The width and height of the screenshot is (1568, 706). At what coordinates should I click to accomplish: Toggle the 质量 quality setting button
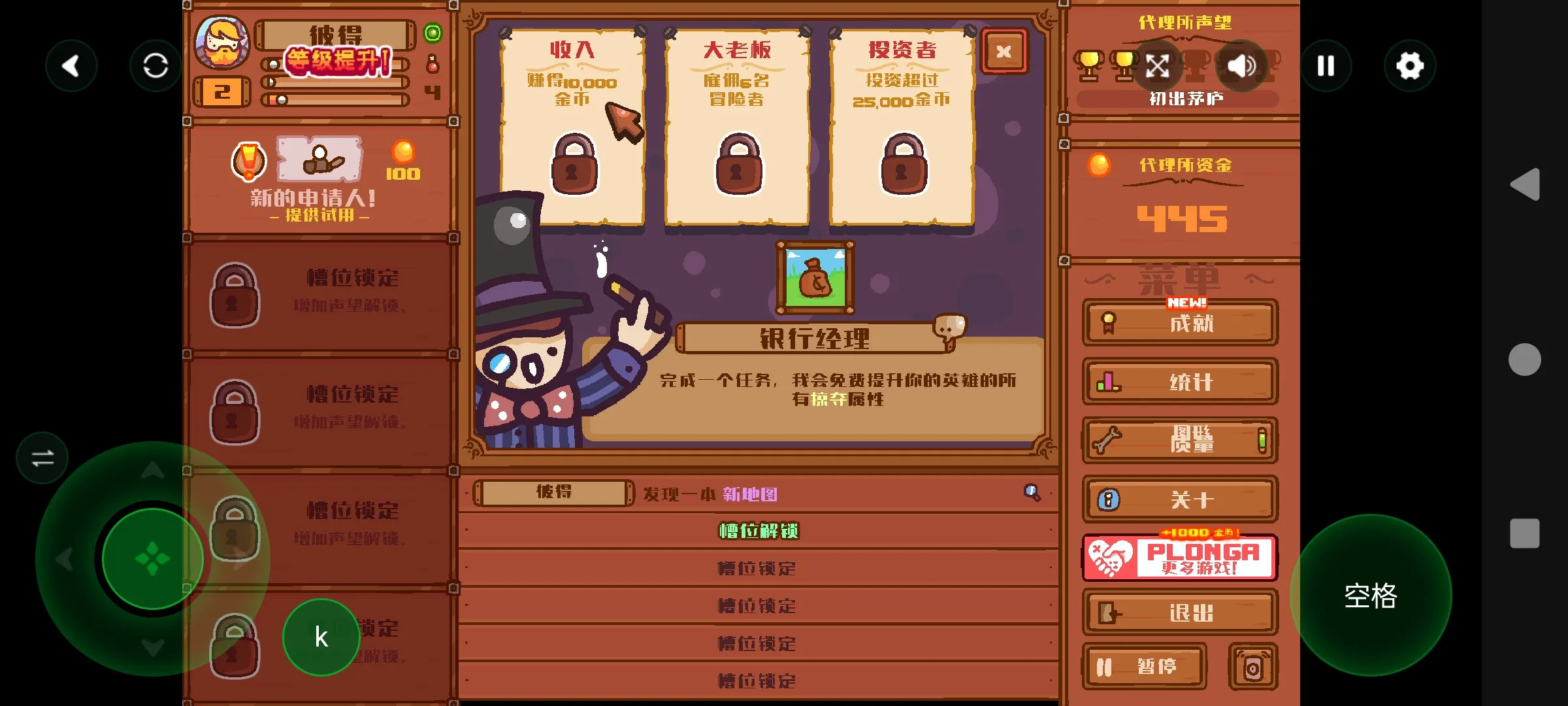point(1180,440)
